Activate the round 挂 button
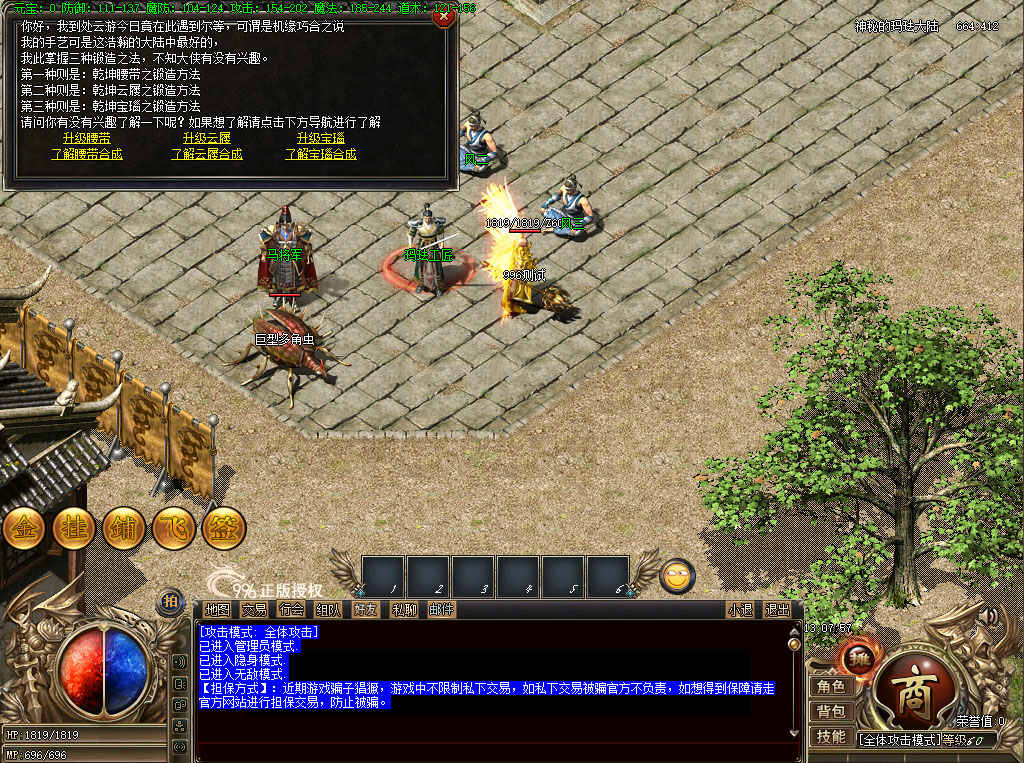This screenshot has width=1024, height=763. (x=74, y=529)
